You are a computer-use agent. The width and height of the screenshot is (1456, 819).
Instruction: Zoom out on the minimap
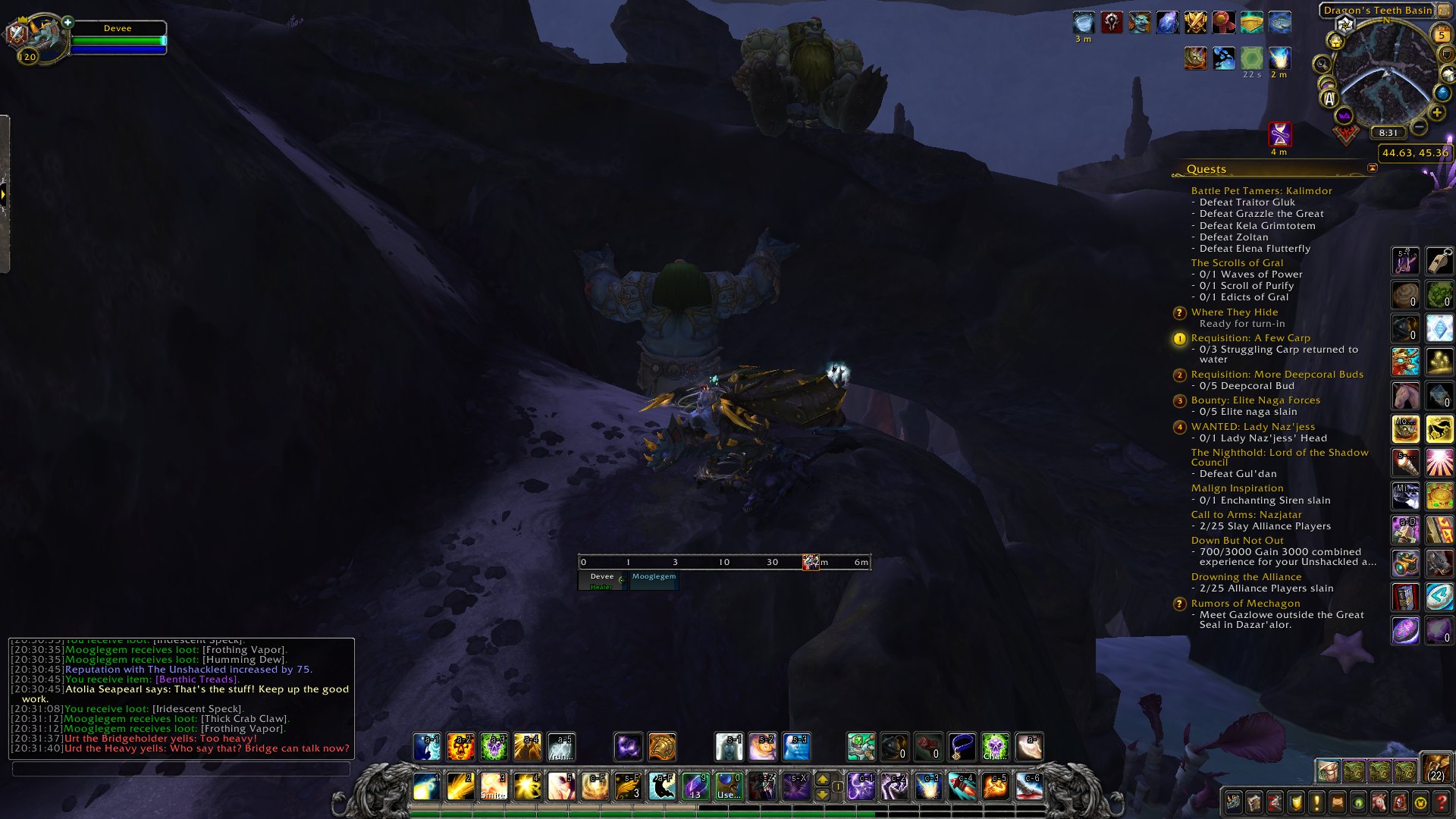click(x=1419, y=127)
